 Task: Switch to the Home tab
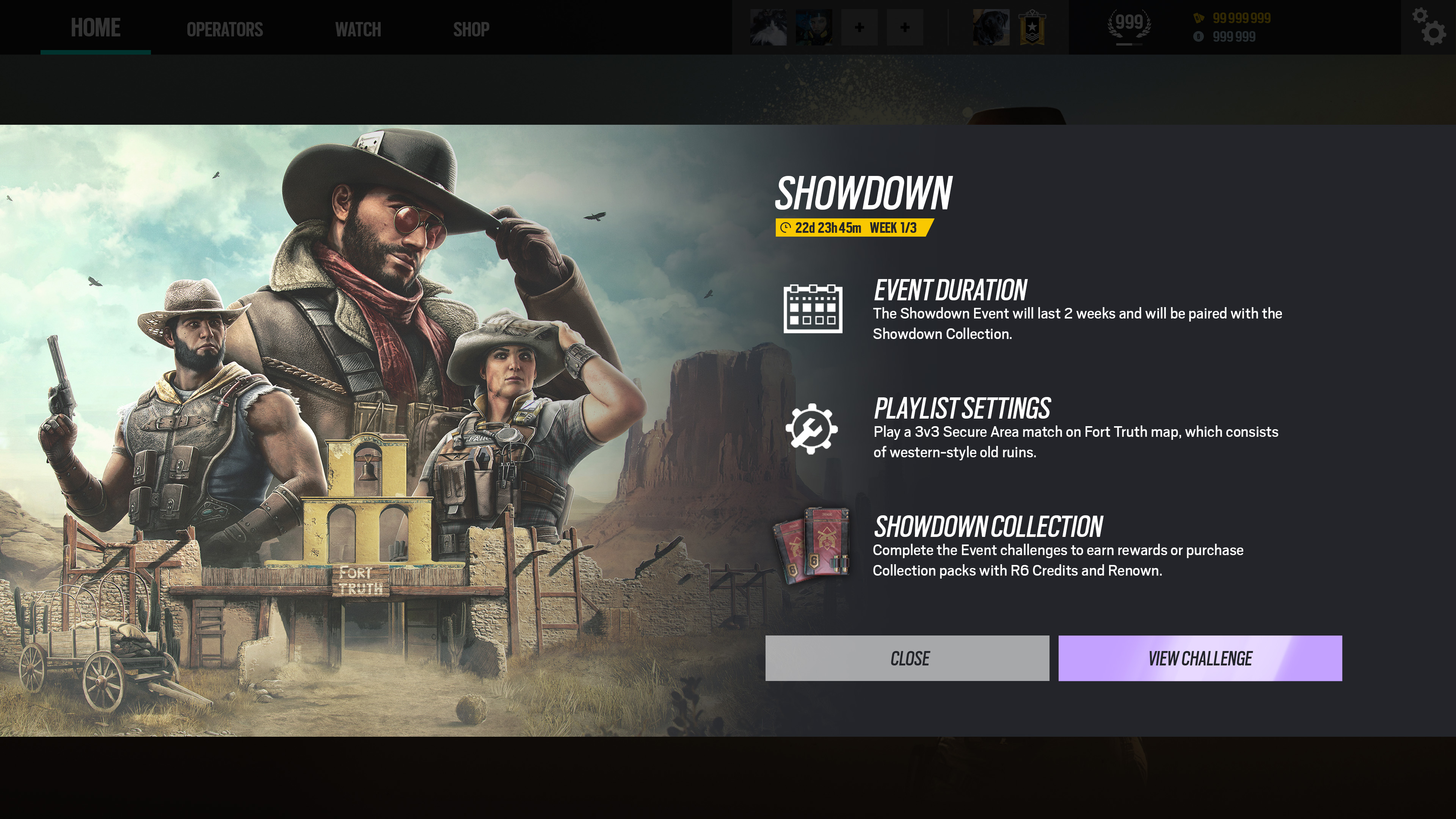pyautogui.click(x=96, y=28)
